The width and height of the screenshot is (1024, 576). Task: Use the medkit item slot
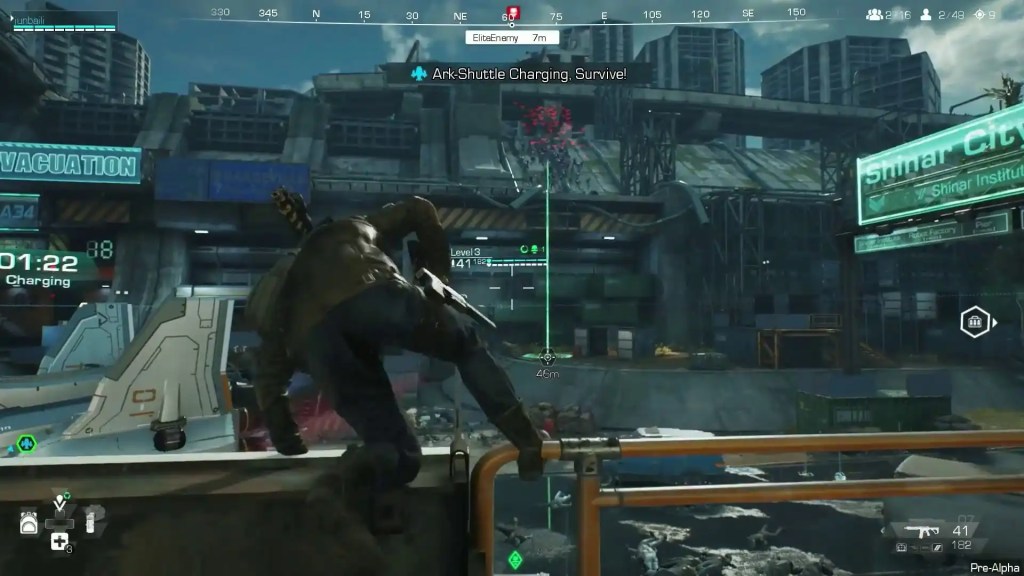click(59, 542)
